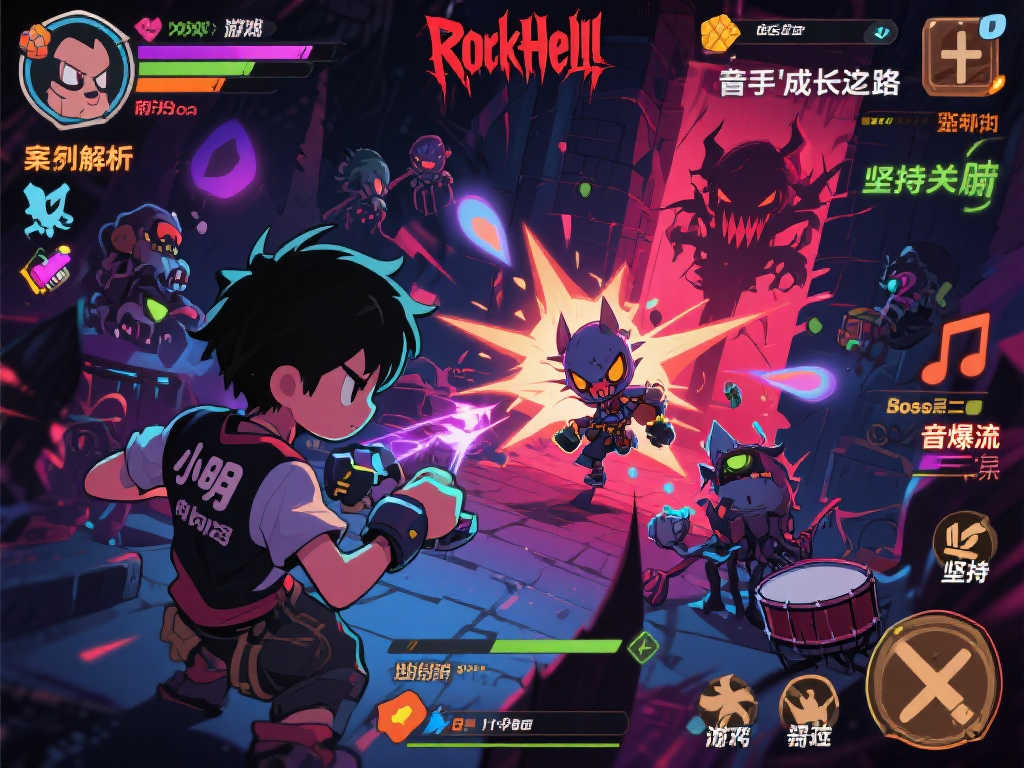
Task: Tap the green diamond arrow icon
Action: (x=641, y=646)
